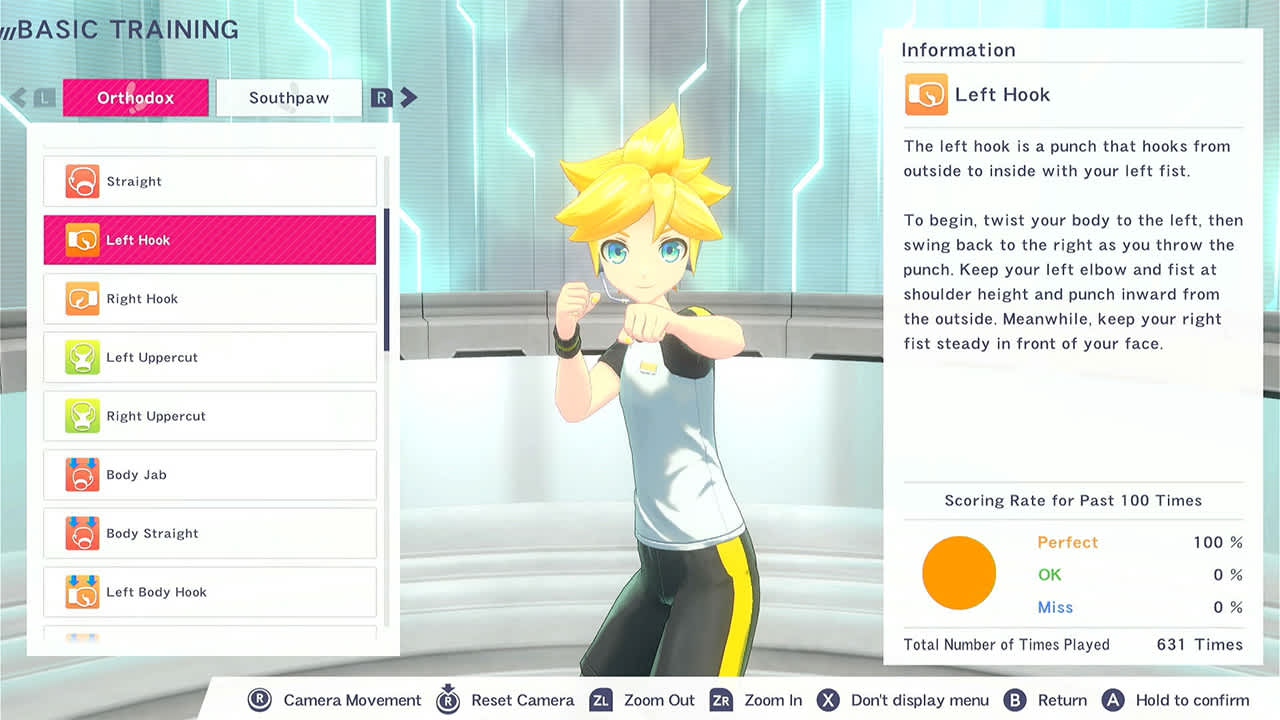Screen dimensions: 1280x720
Task: Click the Left Hook icon in Information panel
Action: tap(925, 95)
